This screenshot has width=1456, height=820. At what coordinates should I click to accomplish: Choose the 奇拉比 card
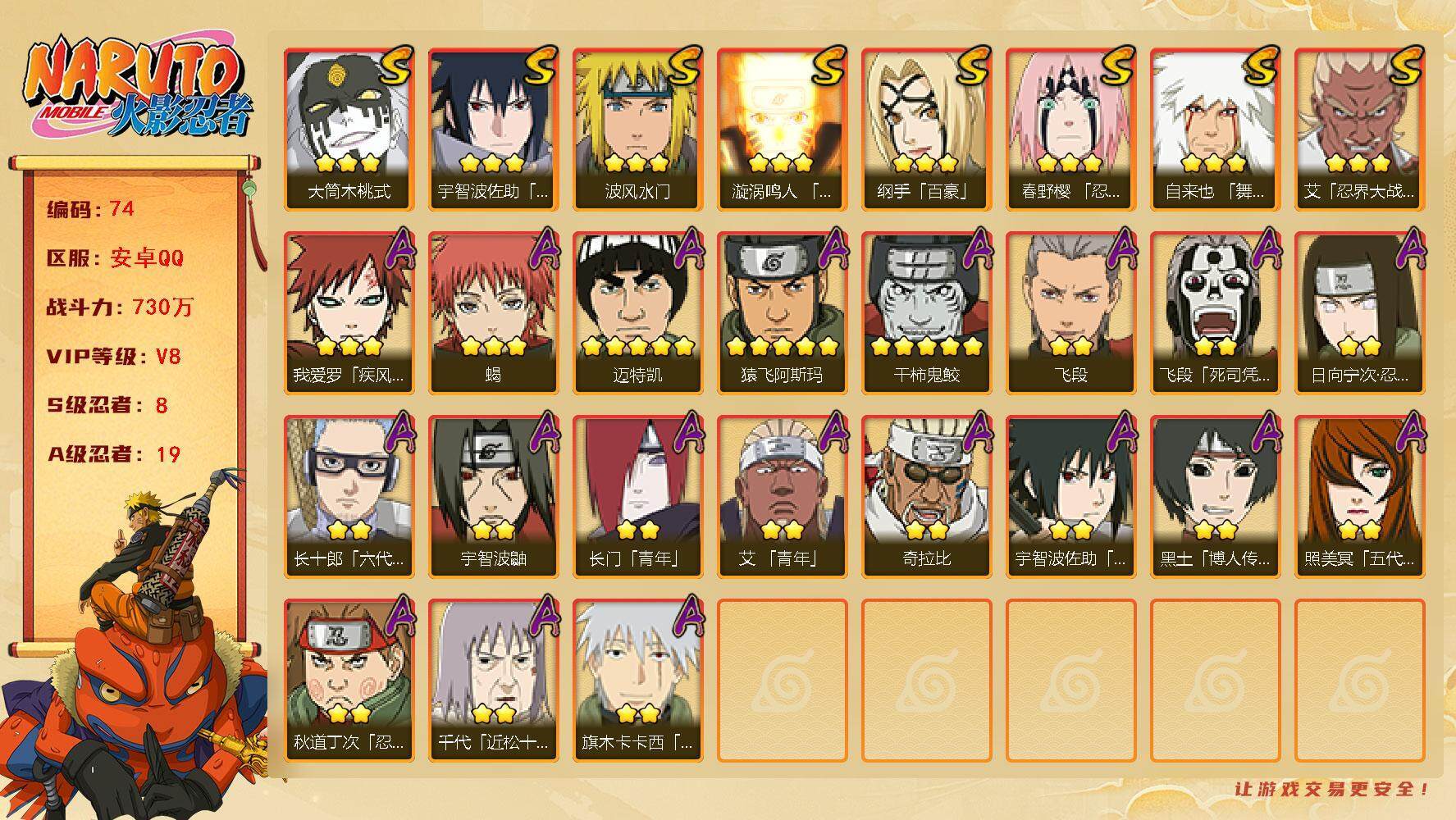pos(926,496)
